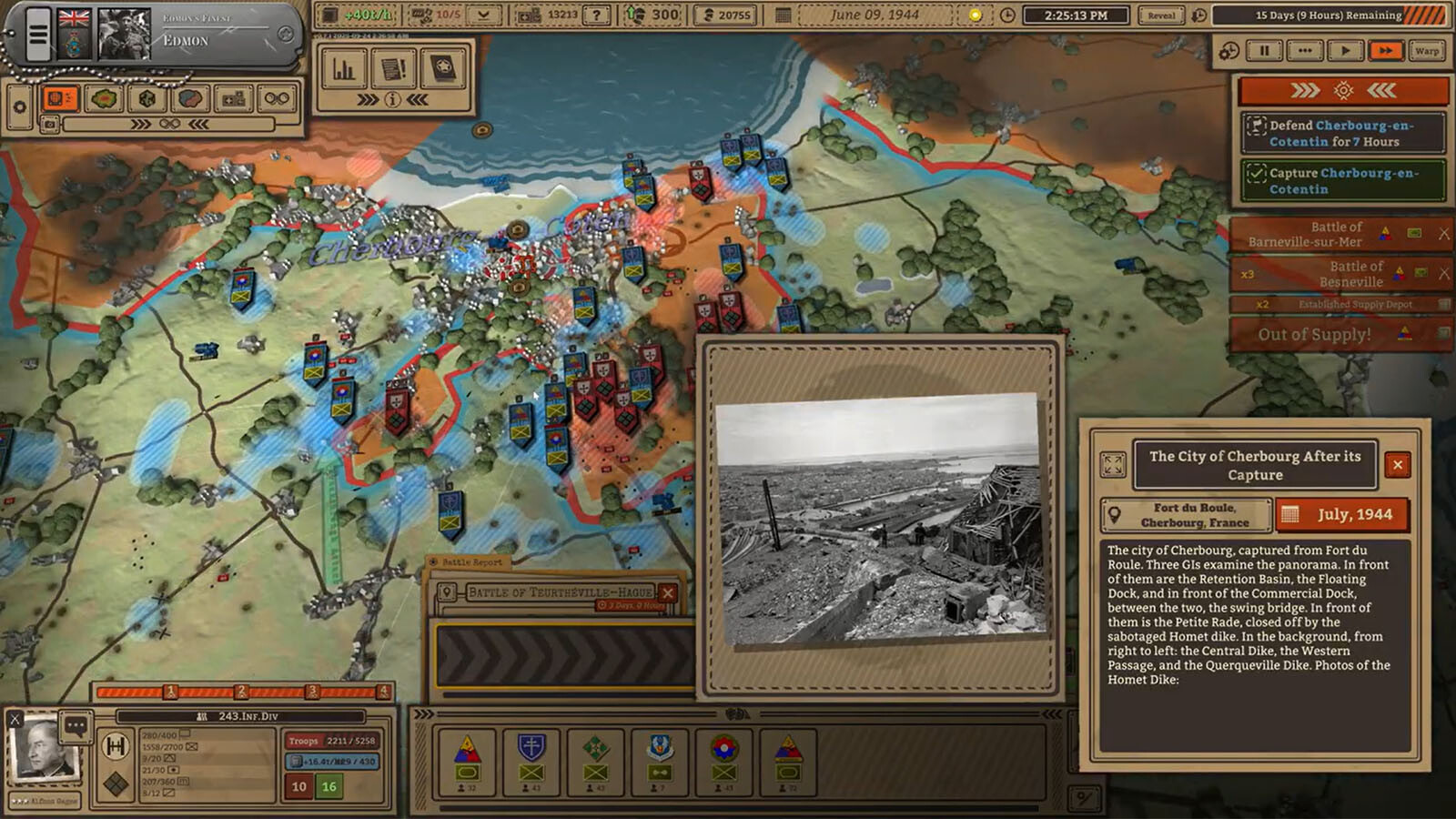Open the document with exclamation mark report
Viewport: 1456px width, 819px height.
[x=393, y=69]
